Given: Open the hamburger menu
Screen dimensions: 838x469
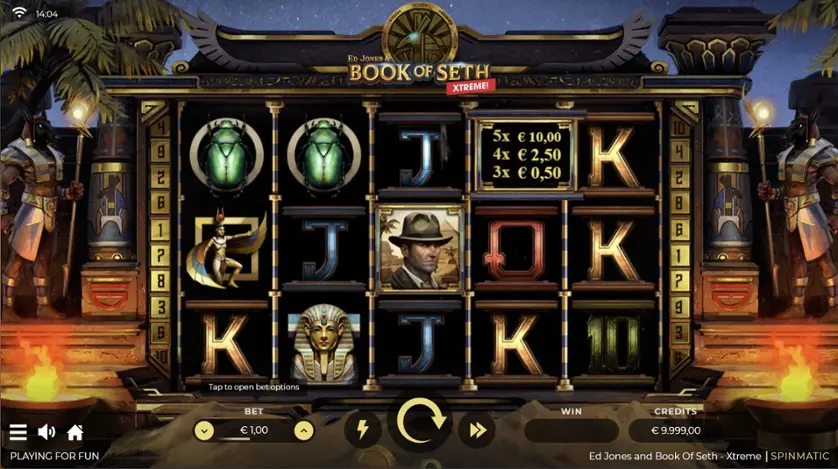Looking at the screenshot, I should tap(18, 432).
